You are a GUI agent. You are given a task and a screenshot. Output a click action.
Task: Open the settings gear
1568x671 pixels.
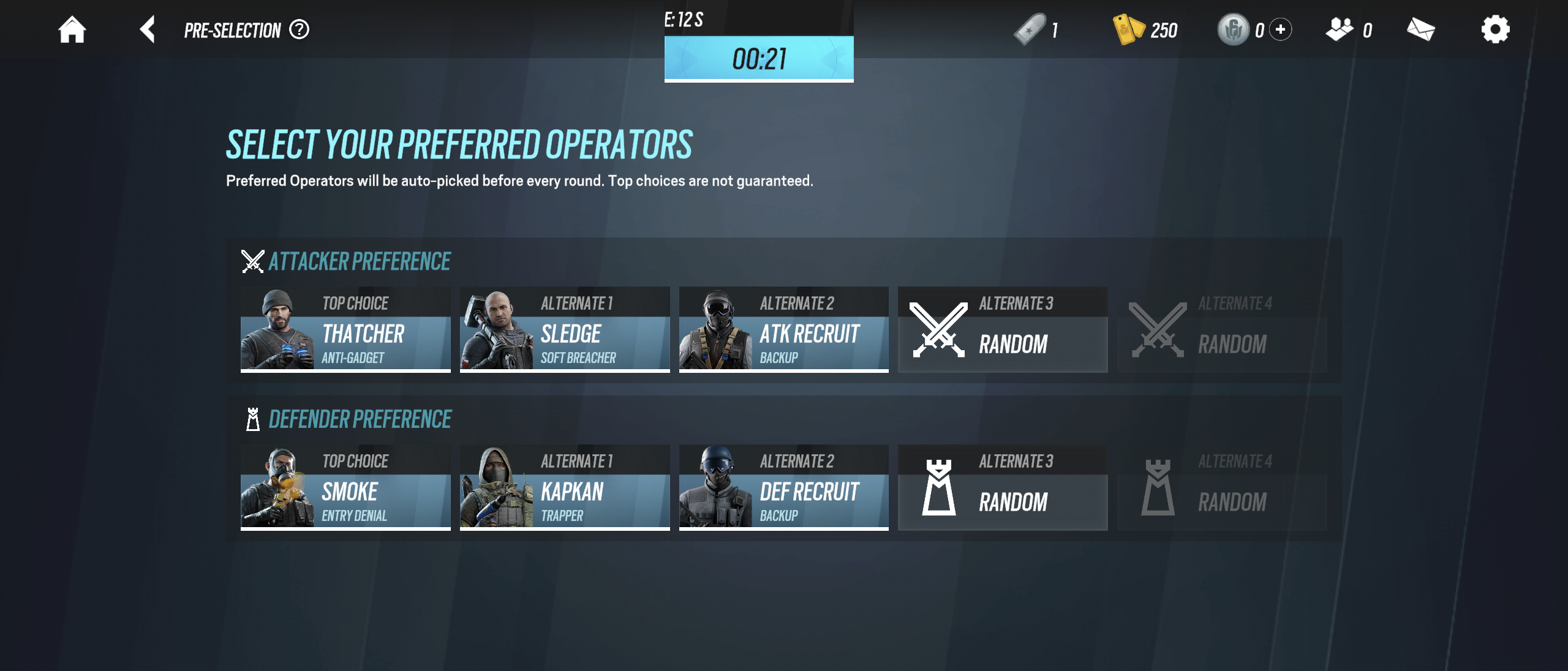(x=1495, y=29)
